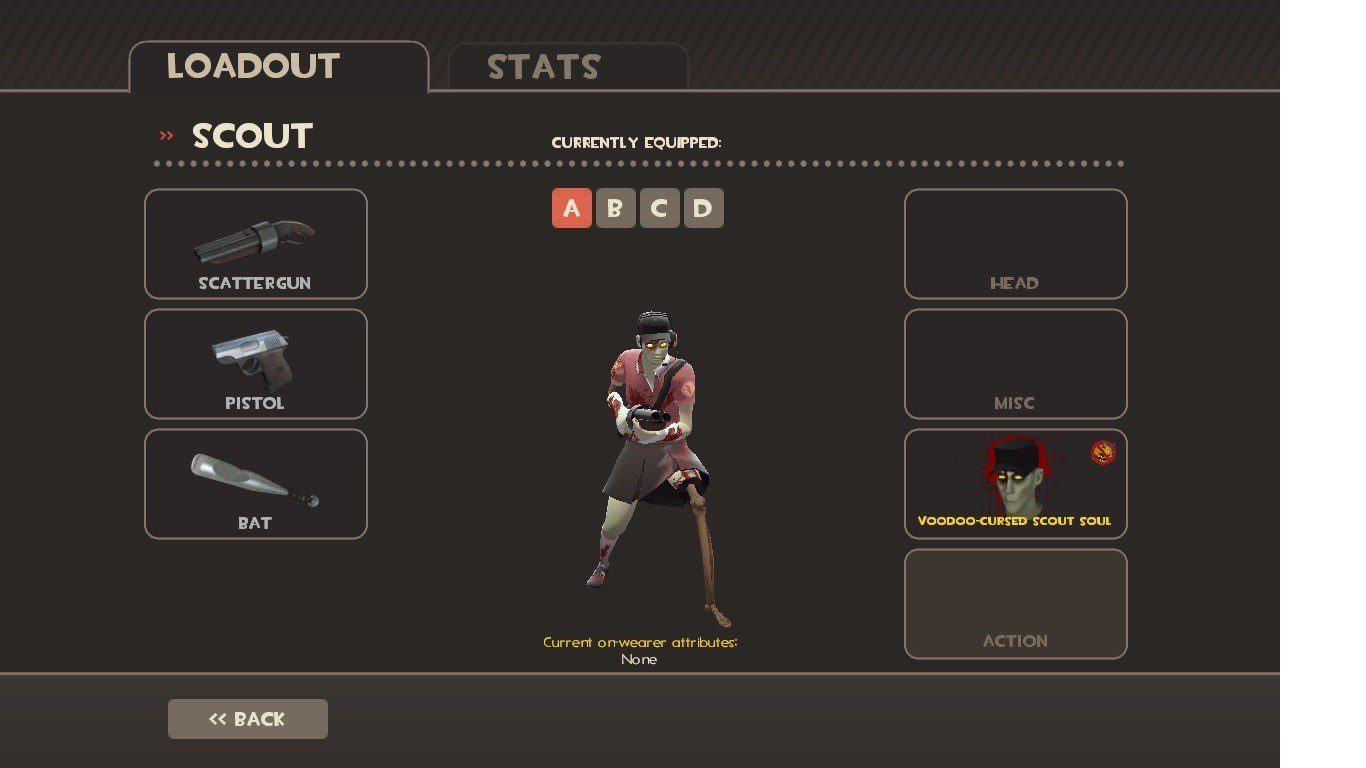The width and height of the screenshot is (1366, 768).
Task: Choose the Pistol secondary slot
Action: [256, 364]
